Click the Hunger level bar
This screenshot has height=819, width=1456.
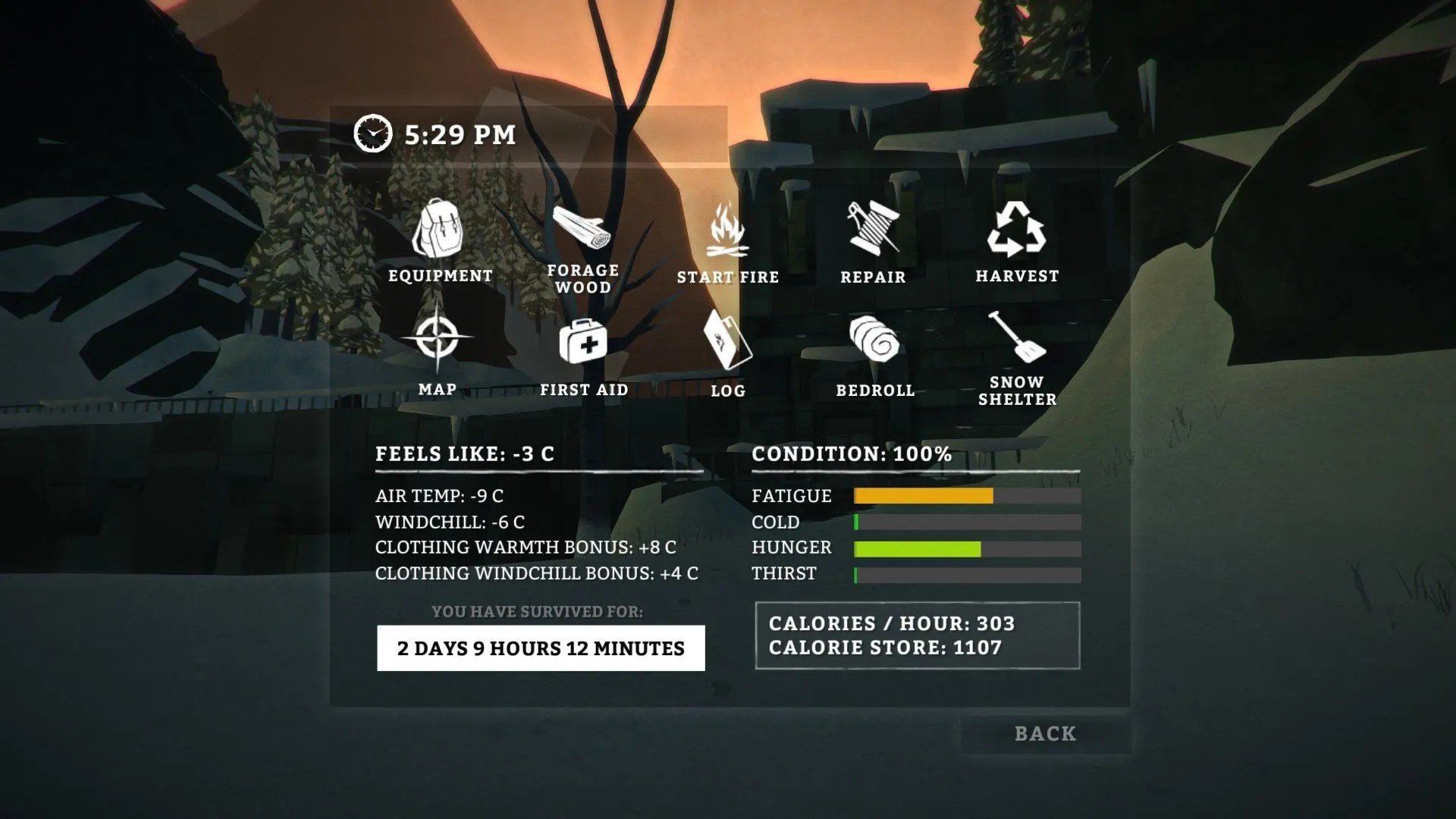[x=967, y=548]
